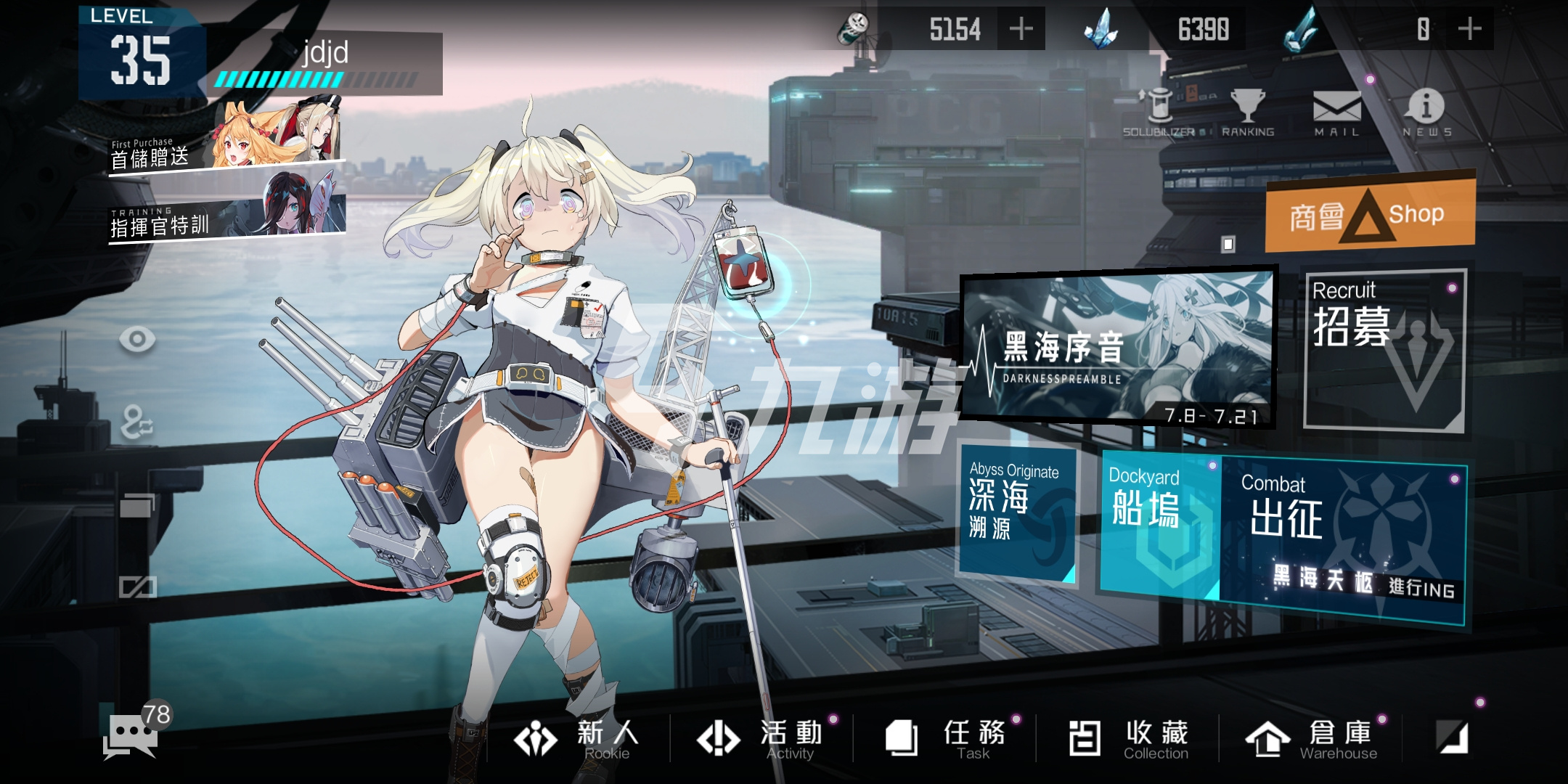Open the commander Training banner
Viewport: 1568px width, 784px height.
click(x=226, y=211)
